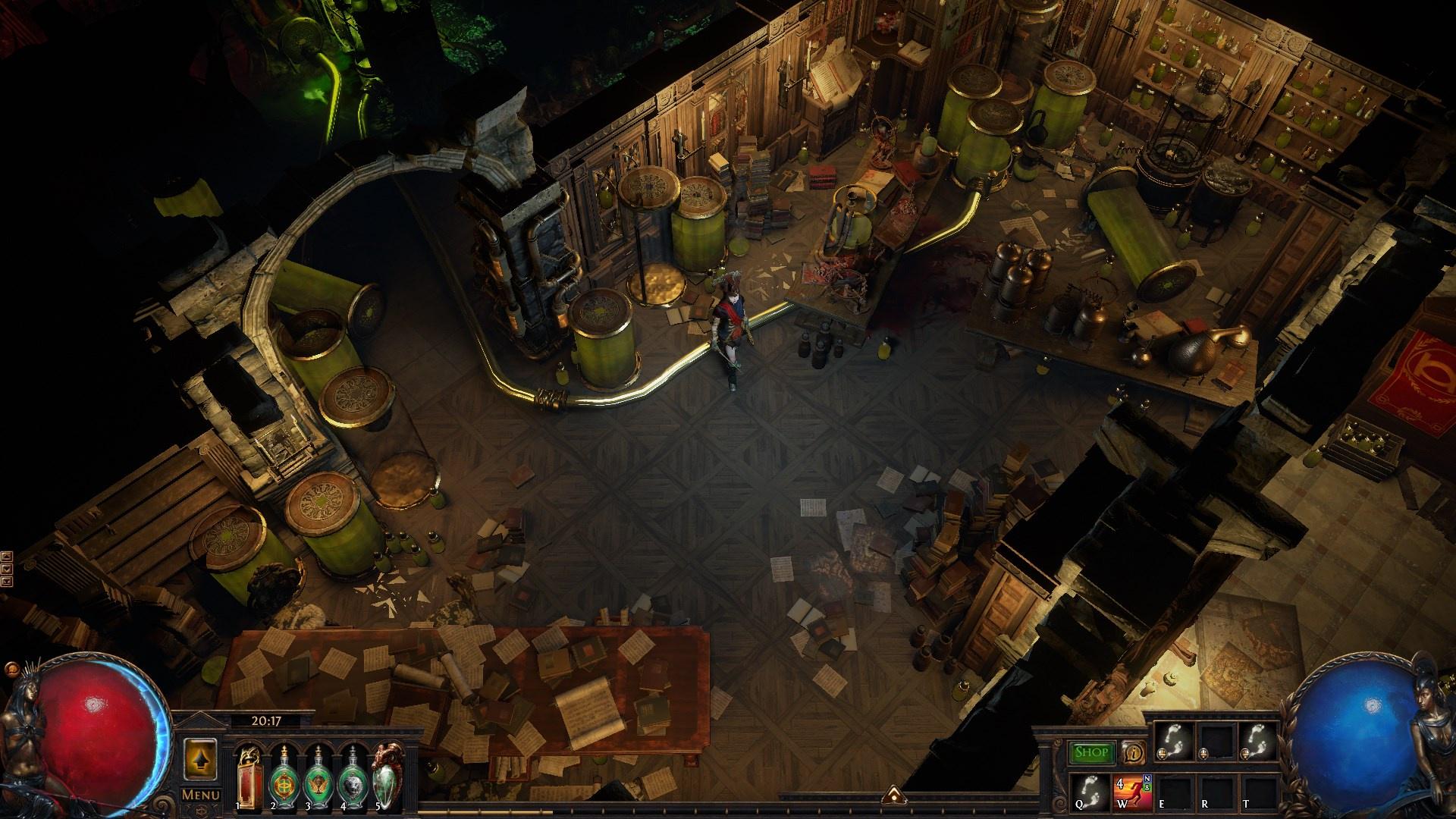Click the single down-arrow chat scroll button
Viewport: 1456px width, 819px height.
click(7, 569)
